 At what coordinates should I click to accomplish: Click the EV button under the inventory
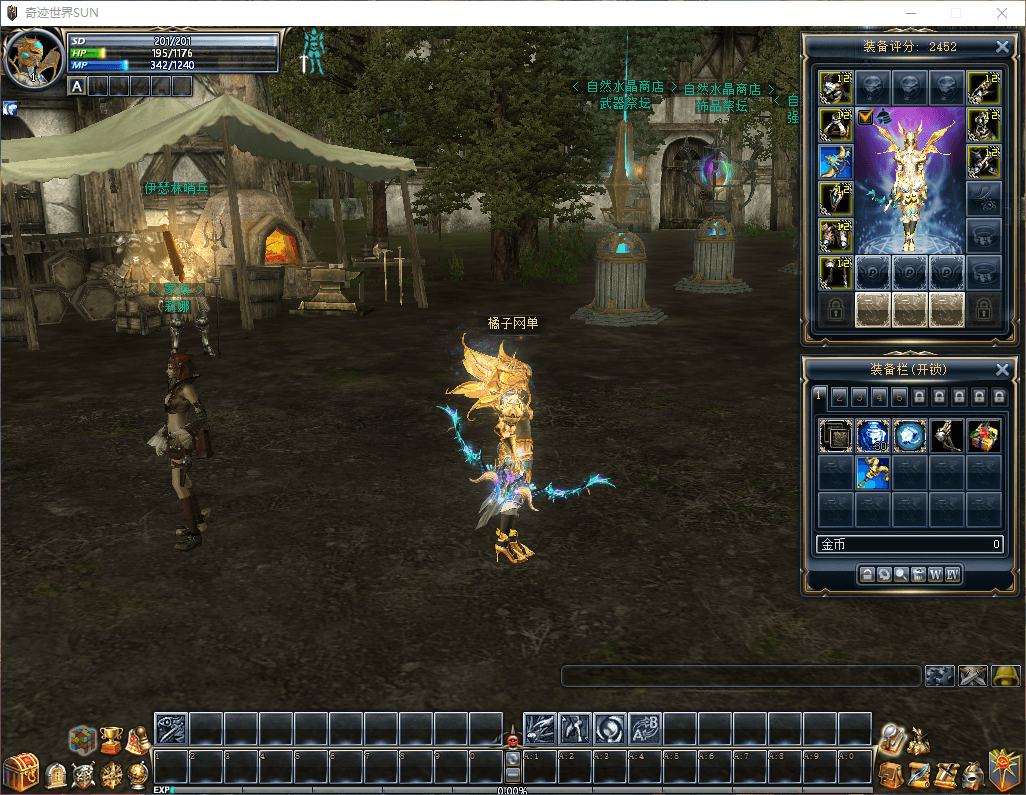(x=952, y=574)
